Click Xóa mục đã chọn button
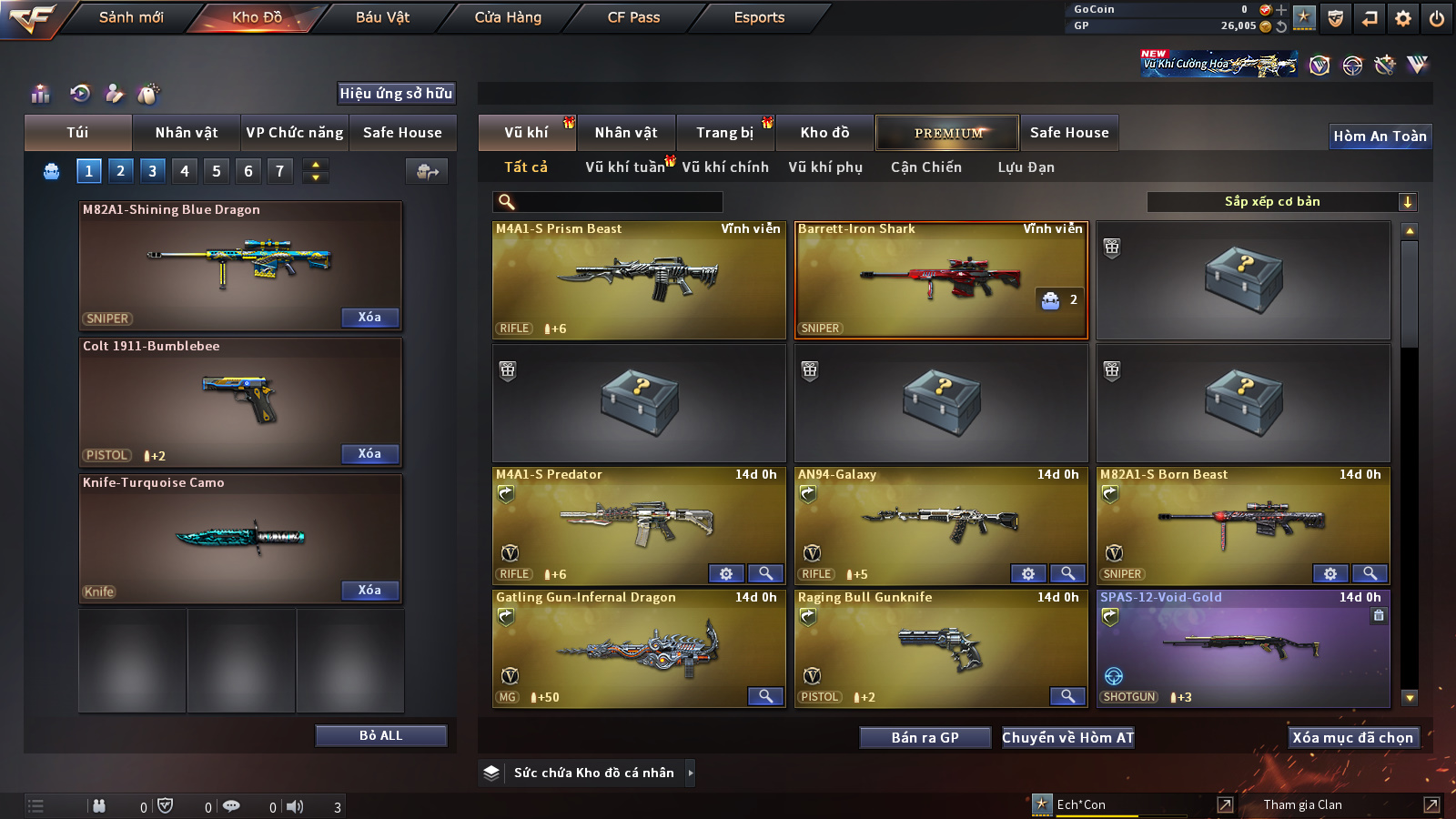Image resolution: width=1456 pixels, height=819 pixels. pos(1352,737)
